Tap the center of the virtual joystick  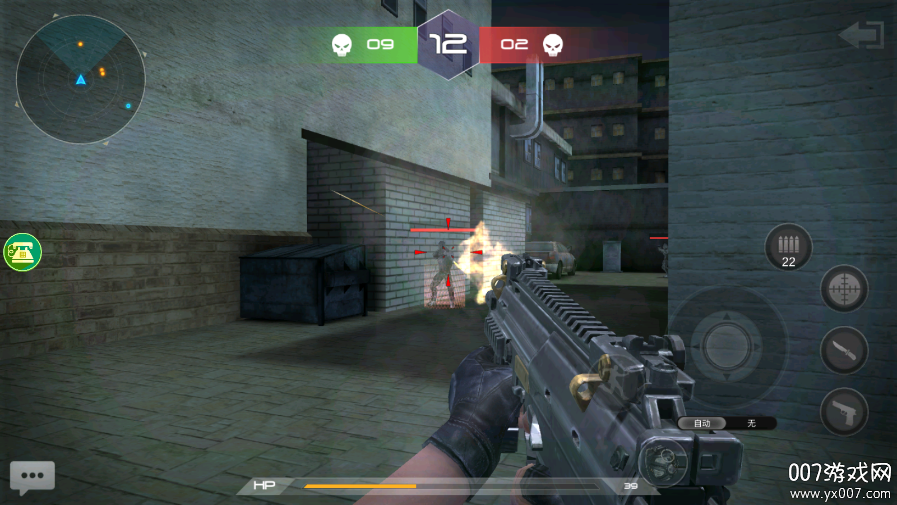(726, 346)
